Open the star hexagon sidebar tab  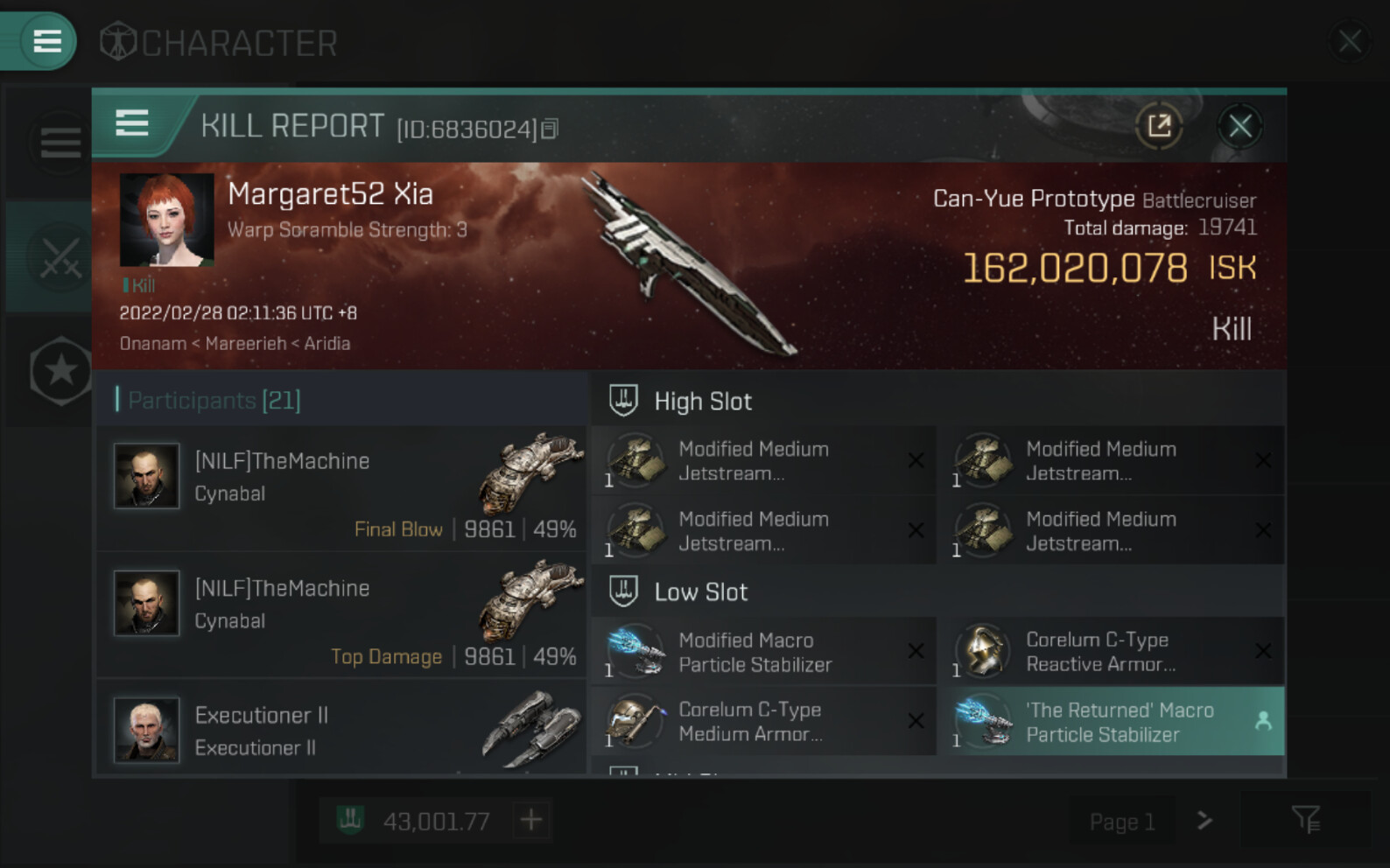click(x=60, y=371)
